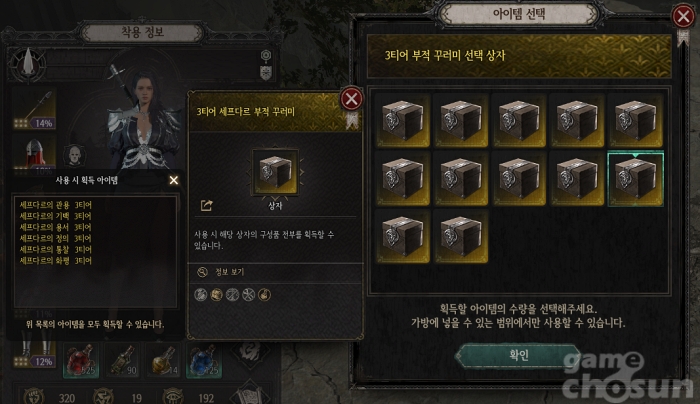Dismiss the 사용 시 획득 아이템 list popup
Screen dimensions: 700x404
[174, 180]
